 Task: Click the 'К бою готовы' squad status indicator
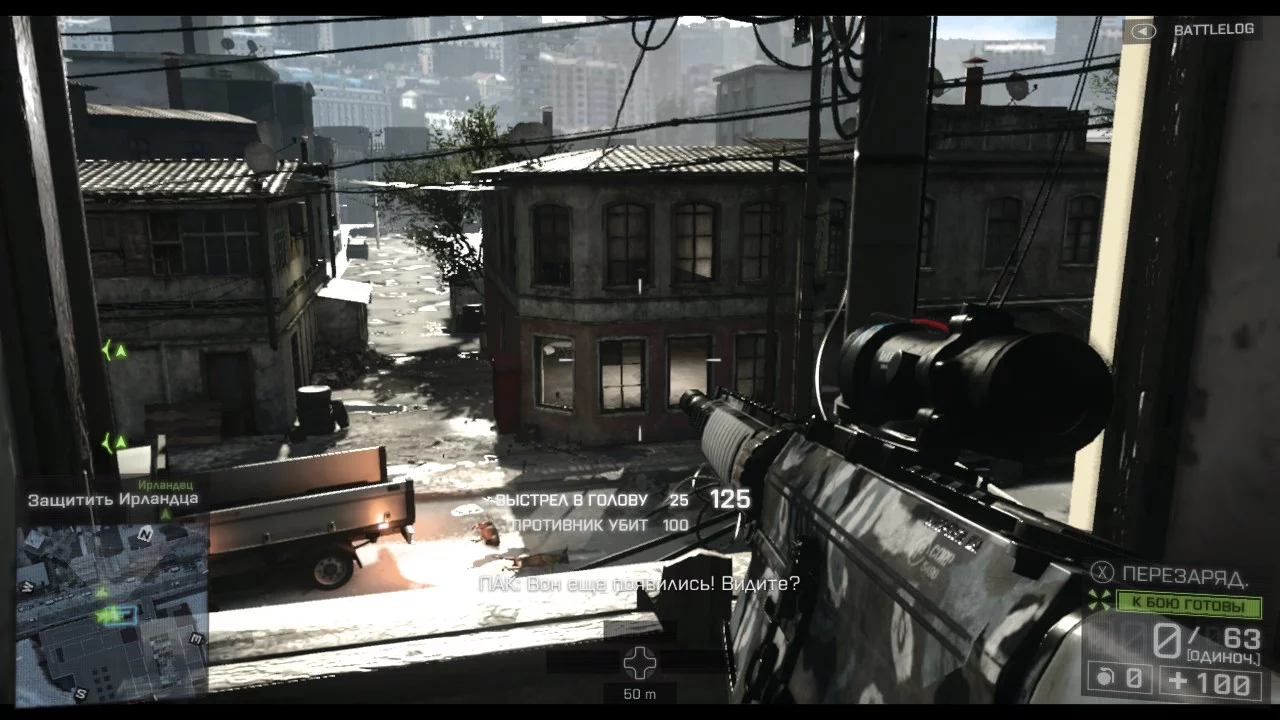(x=1186, y=605)
